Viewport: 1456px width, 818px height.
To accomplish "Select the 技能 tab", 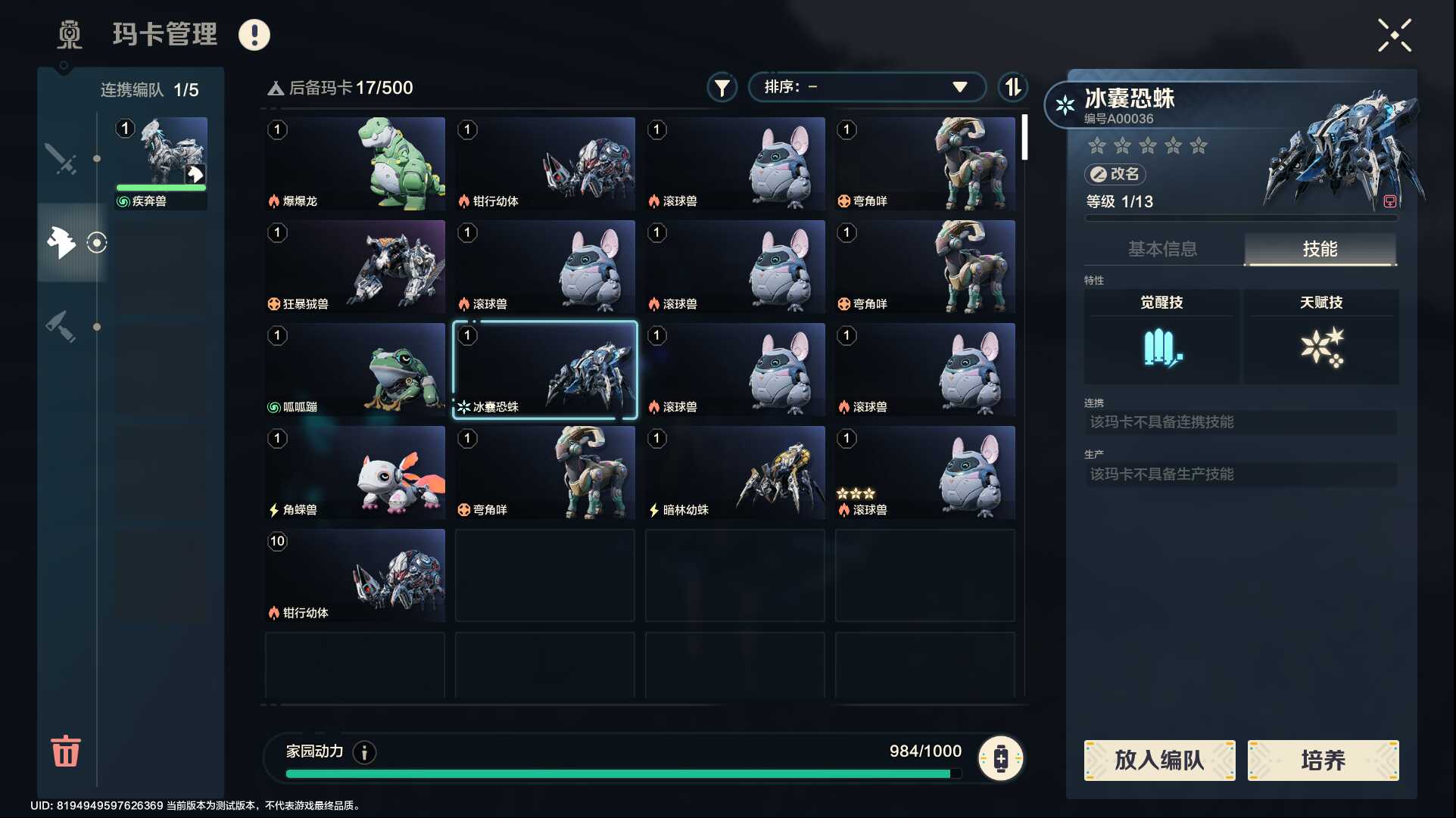I will pyautogui.click(x=1320, y=249).
